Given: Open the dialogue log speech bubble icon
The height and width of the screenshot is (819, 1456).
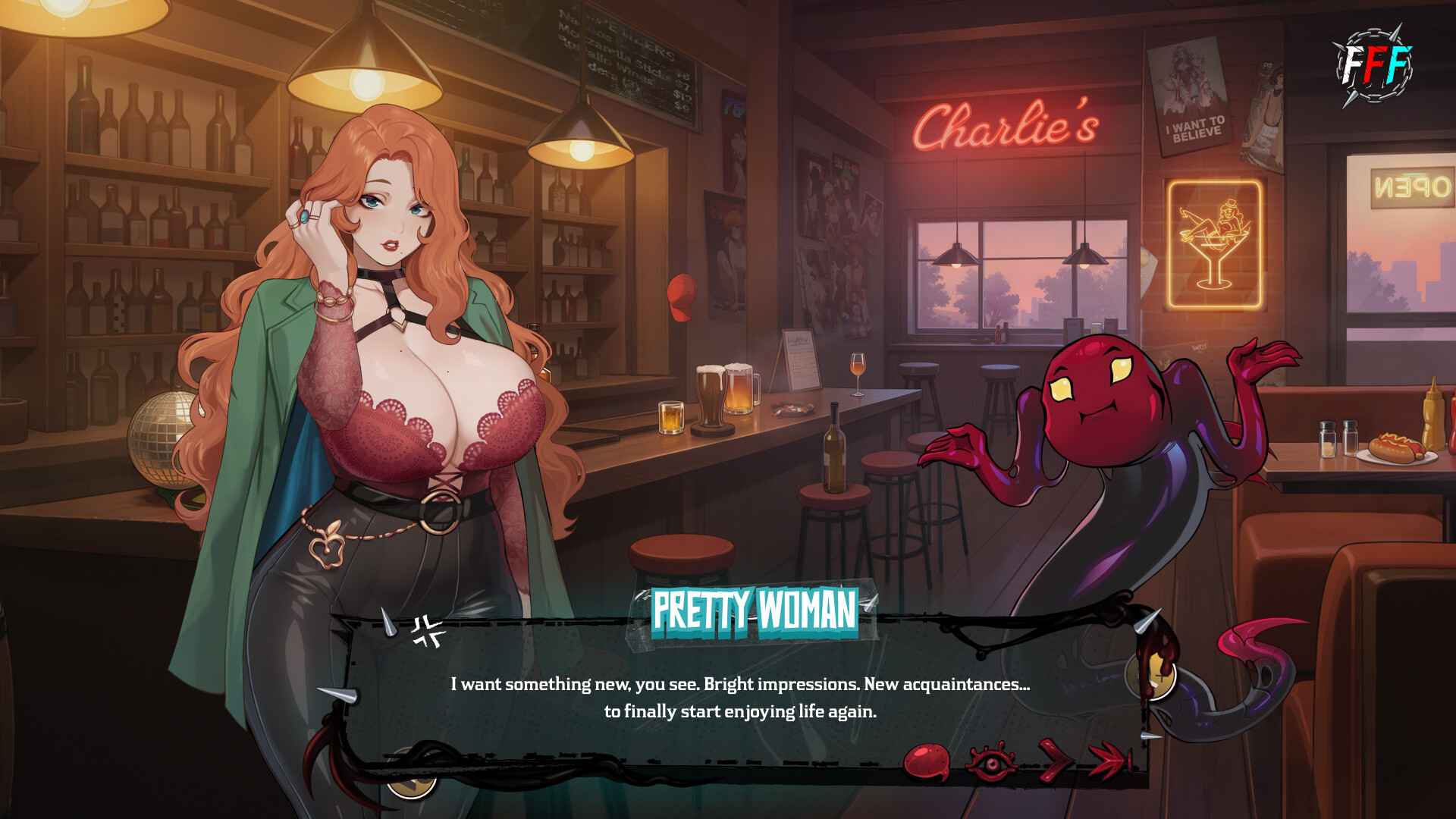Looking at the screenshot, I should (x=927, y=761).
